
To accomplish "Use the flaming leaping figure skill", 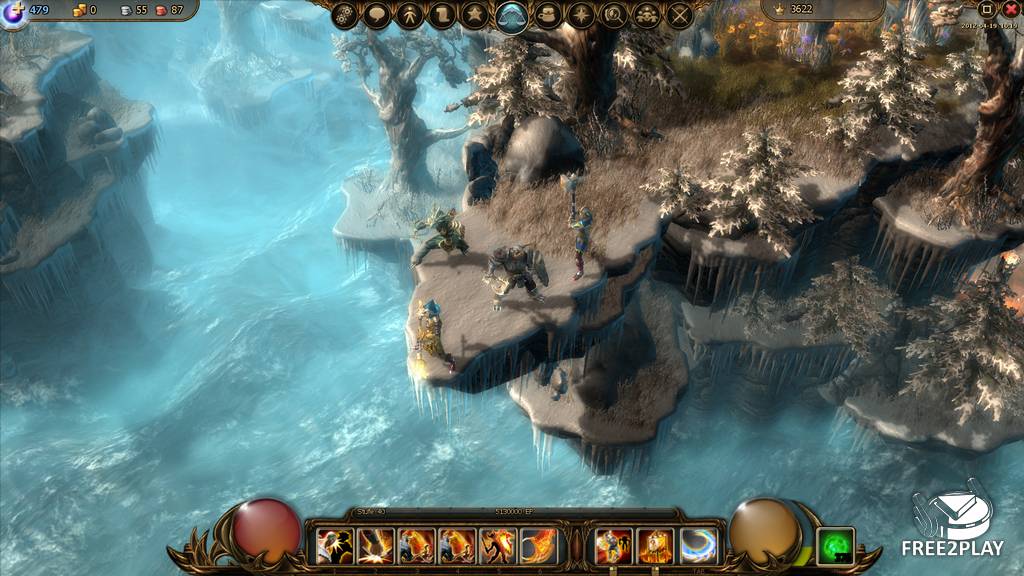I will (497, 546).
